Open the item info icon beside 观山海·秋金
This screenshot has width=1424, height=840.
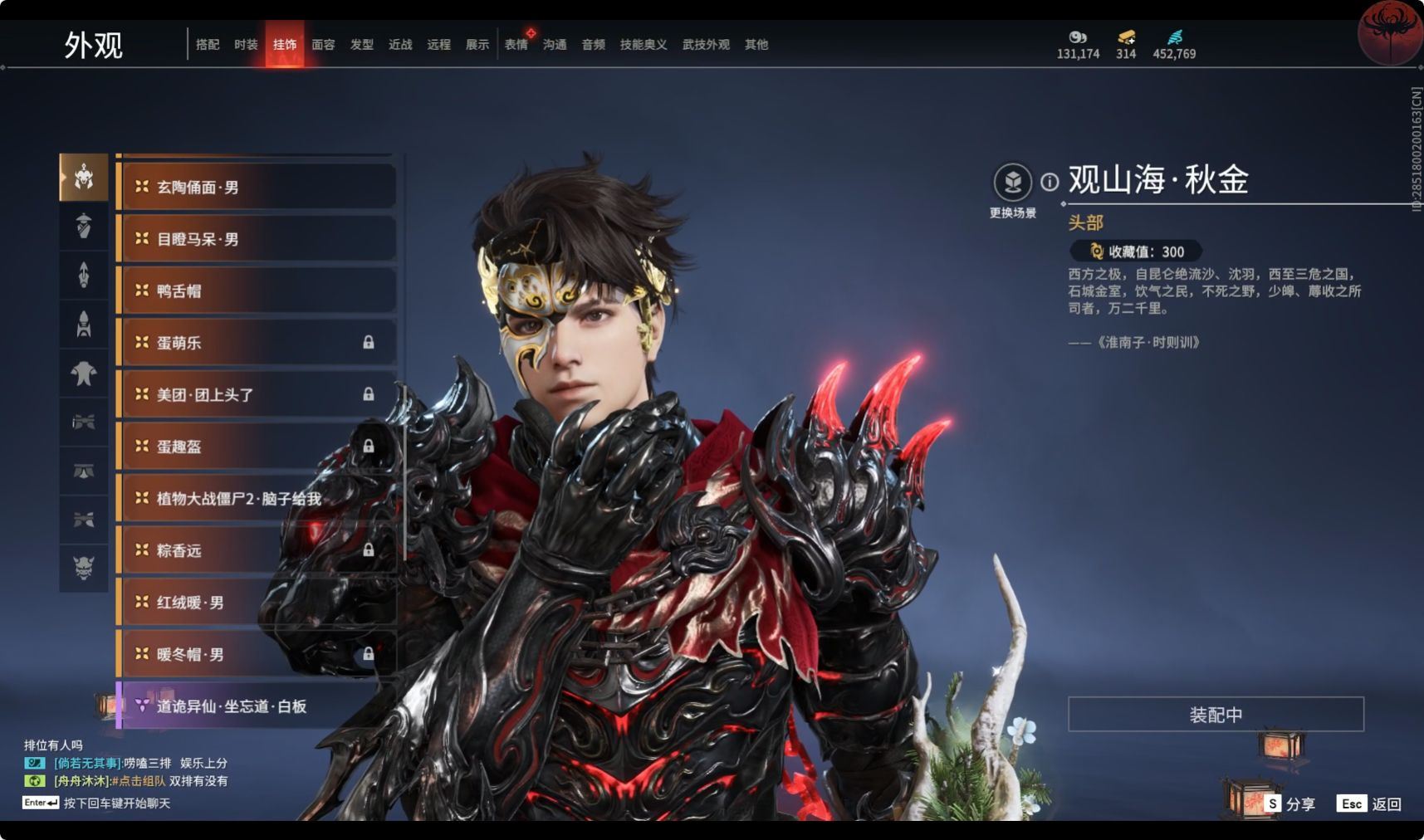click(x=1050, y=182)
